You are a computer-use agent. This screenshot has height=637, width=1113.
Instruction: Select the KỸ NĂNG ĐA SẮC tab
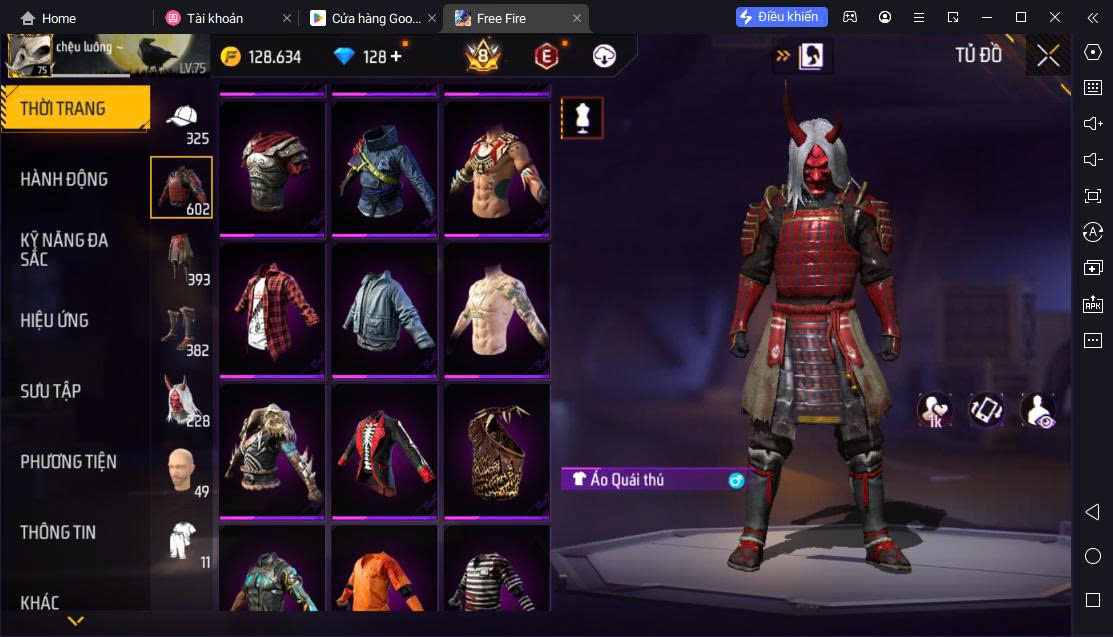coord(65,249)
